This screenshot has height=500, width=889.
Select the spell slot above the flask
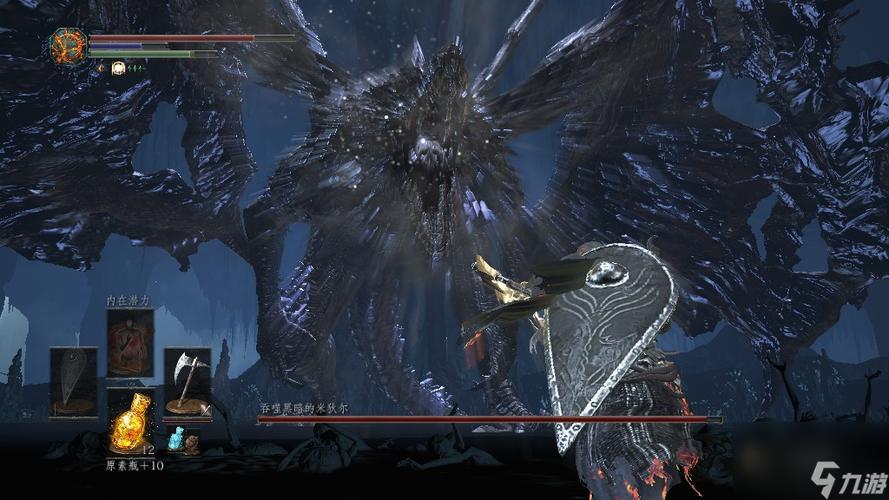(131, 343)
